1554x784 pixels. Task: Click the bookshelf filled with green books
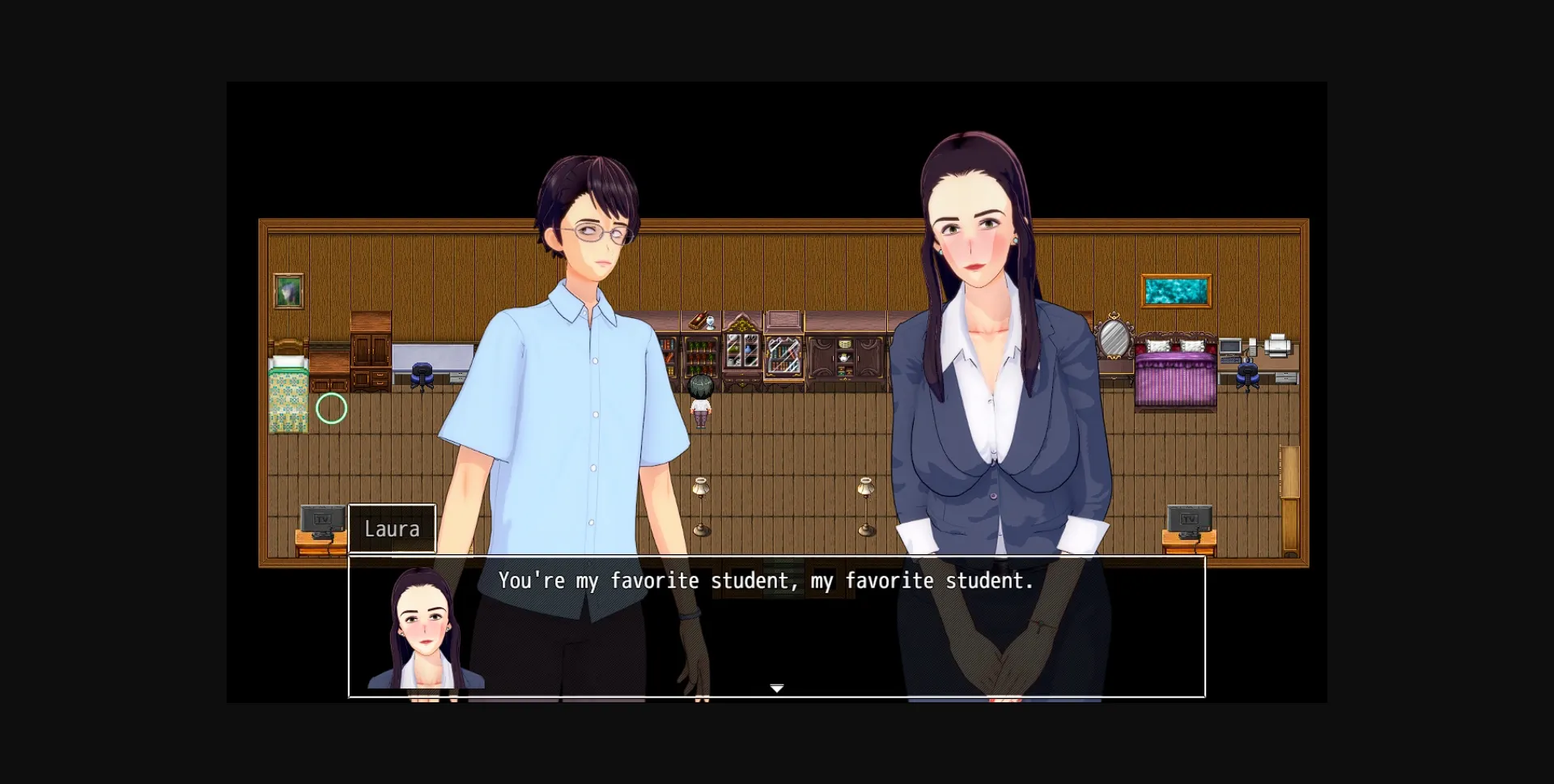pyautogui.click(x=700, y=355)
